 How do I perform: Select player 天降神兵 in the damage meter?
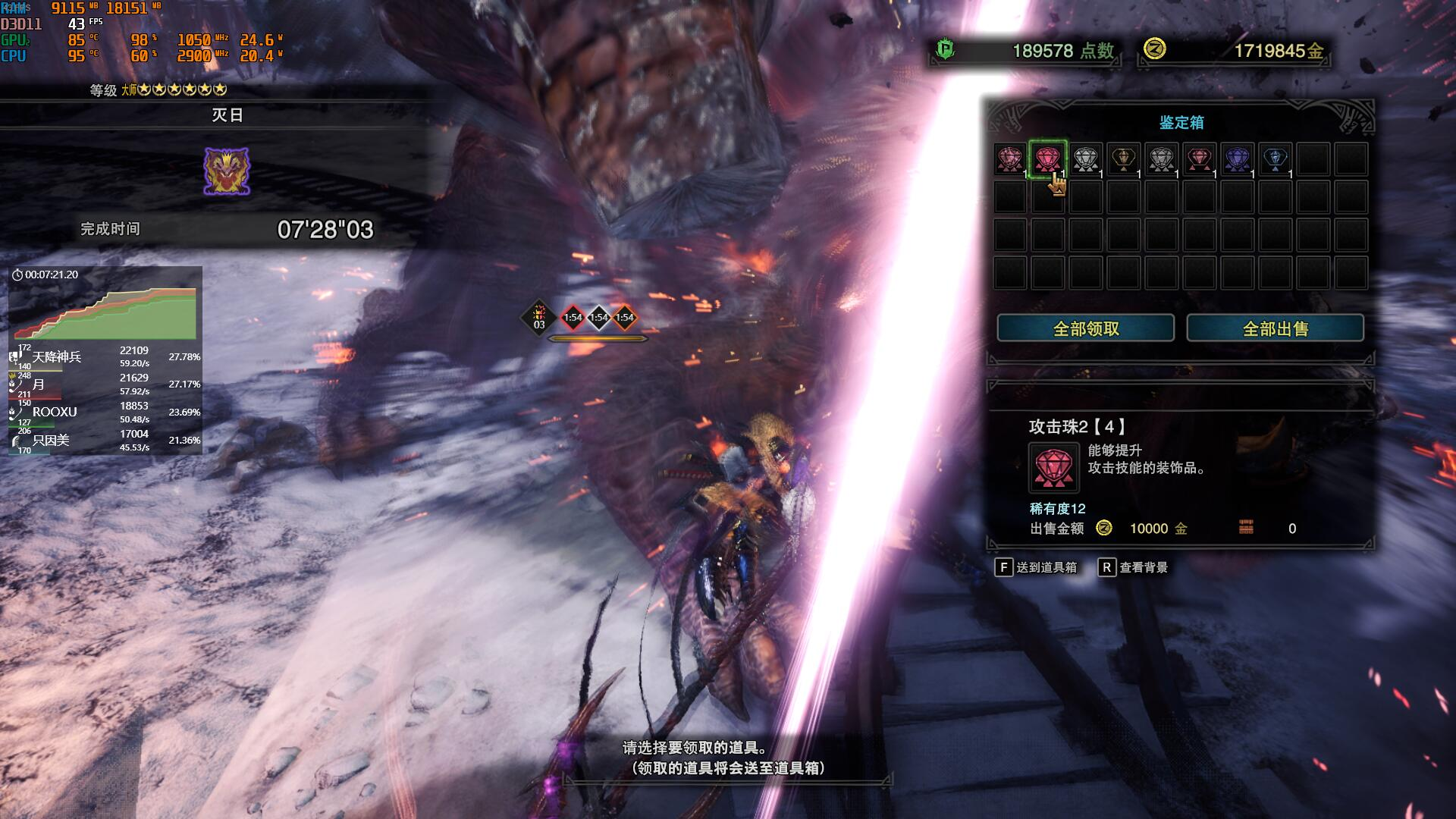tap(57, 356)
